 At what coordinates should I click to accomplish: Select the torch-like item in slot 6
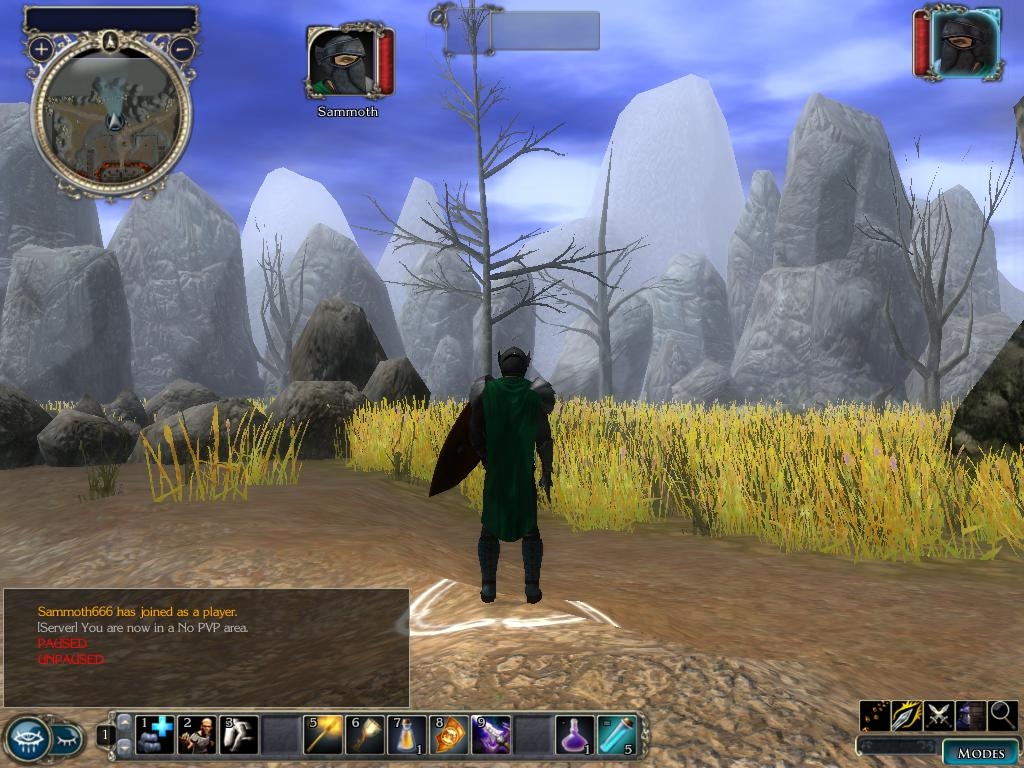(x=365, y=735)
